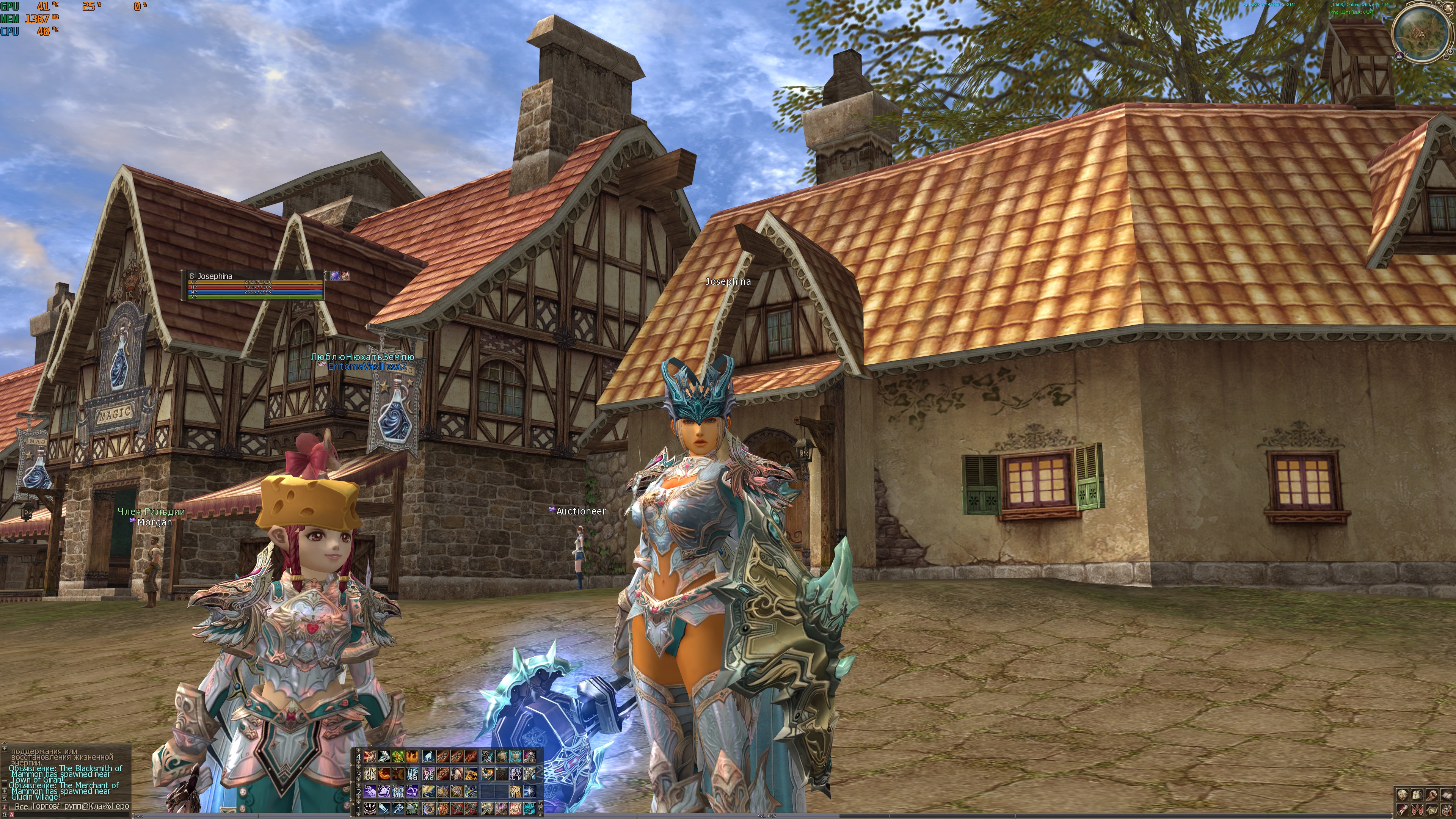
Task: Click the chat message input field
Action: point(68,814)
